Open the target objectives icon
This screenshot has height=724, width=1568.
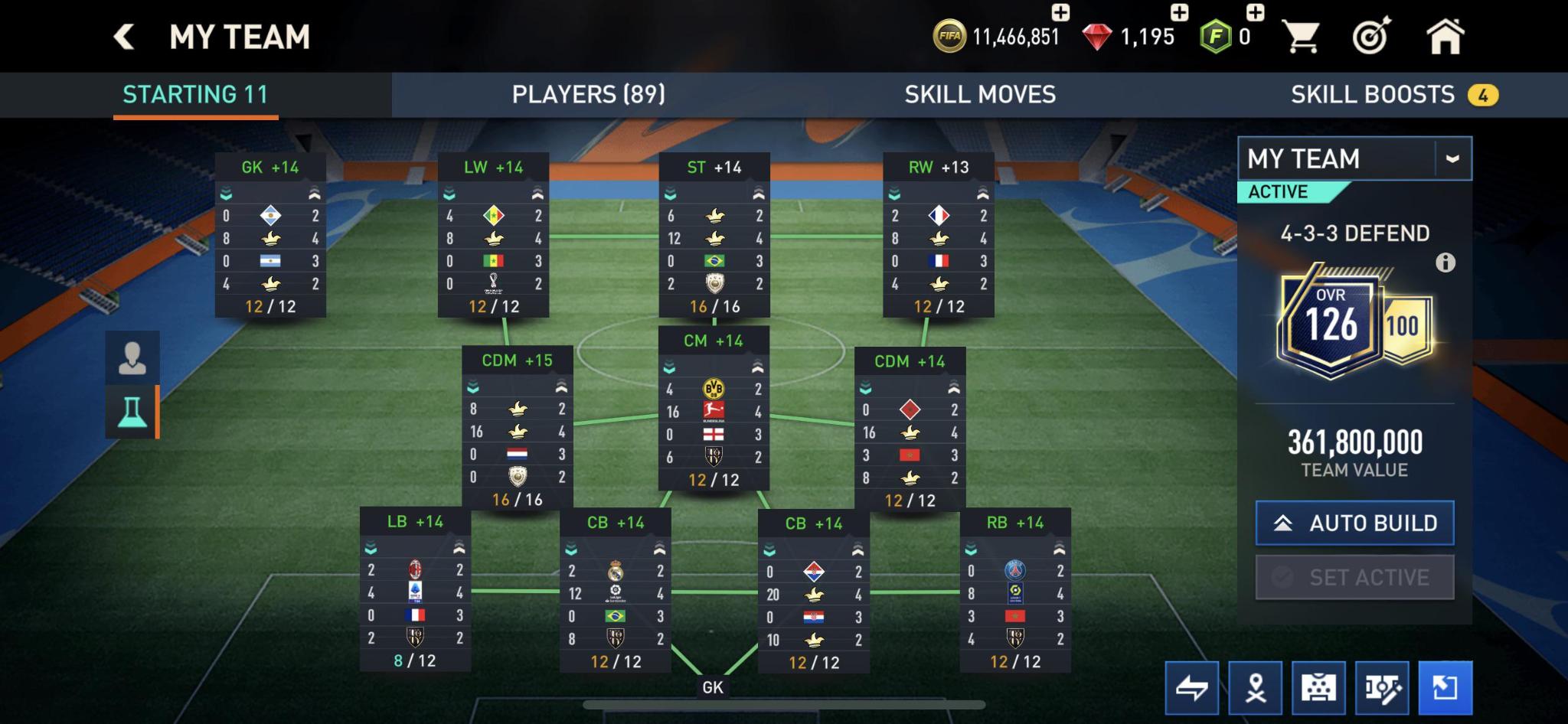[1371, 37]
